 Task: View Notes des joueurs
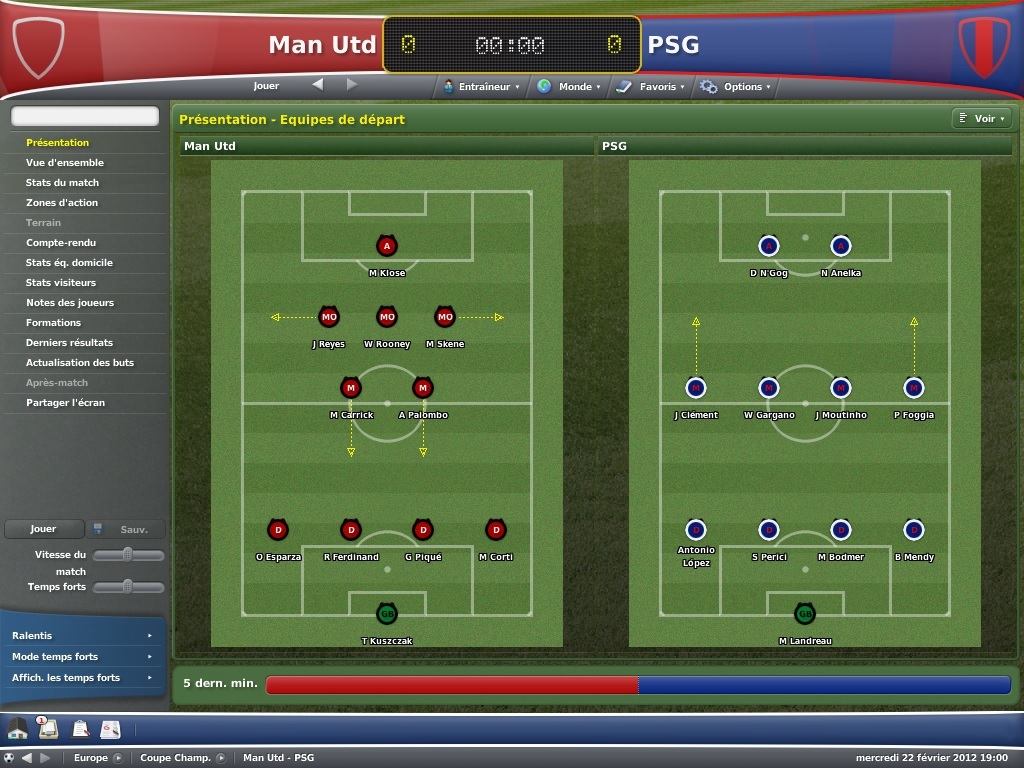70,303
